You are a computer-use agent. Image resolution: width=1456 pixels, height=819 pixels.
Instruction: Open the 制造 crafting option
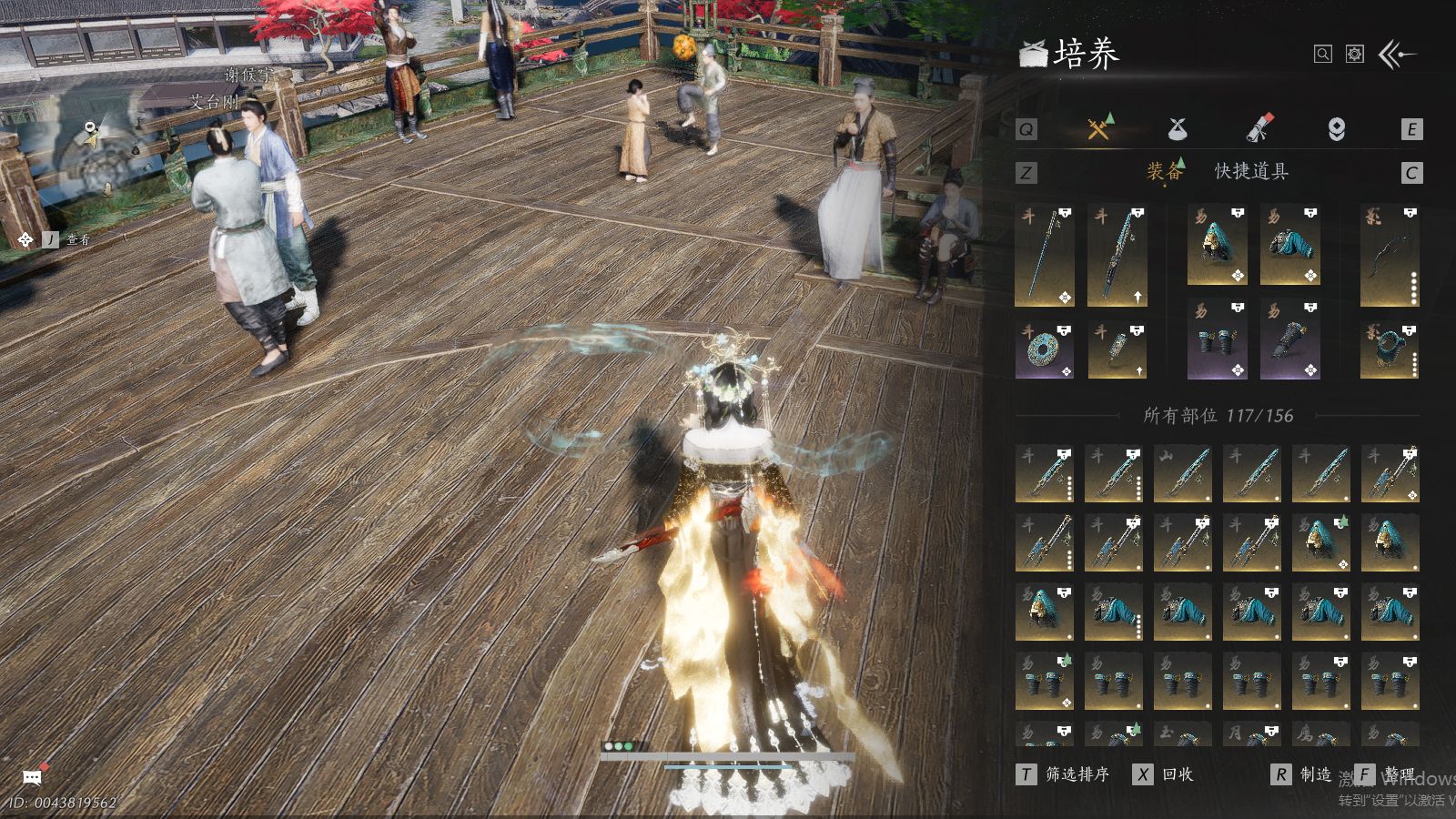click(x=1303, y=774)
